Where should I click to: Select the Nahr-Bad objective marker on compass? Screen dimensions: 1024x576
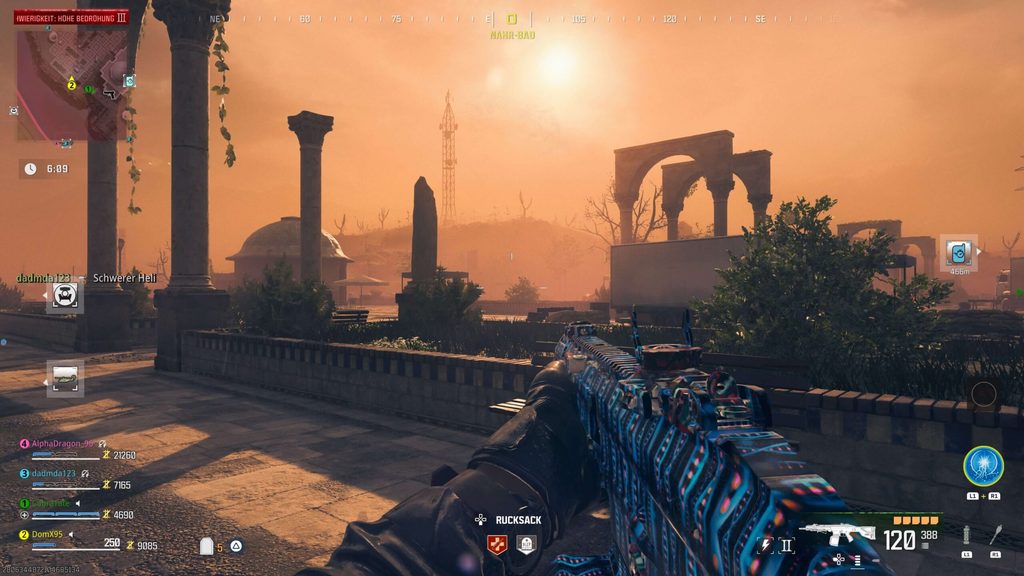[x=512, y=19]
